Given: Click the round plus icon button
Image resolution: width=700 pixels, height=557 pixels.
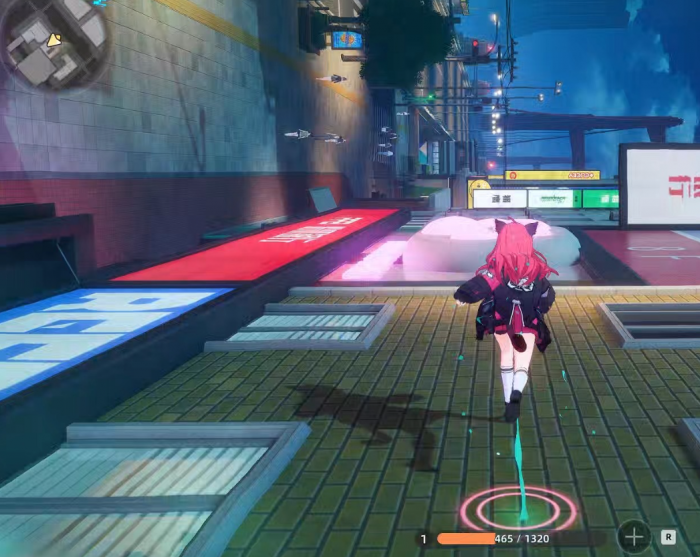Looking at the screenshot, I should pyautogui.click(x=633, y=537).
